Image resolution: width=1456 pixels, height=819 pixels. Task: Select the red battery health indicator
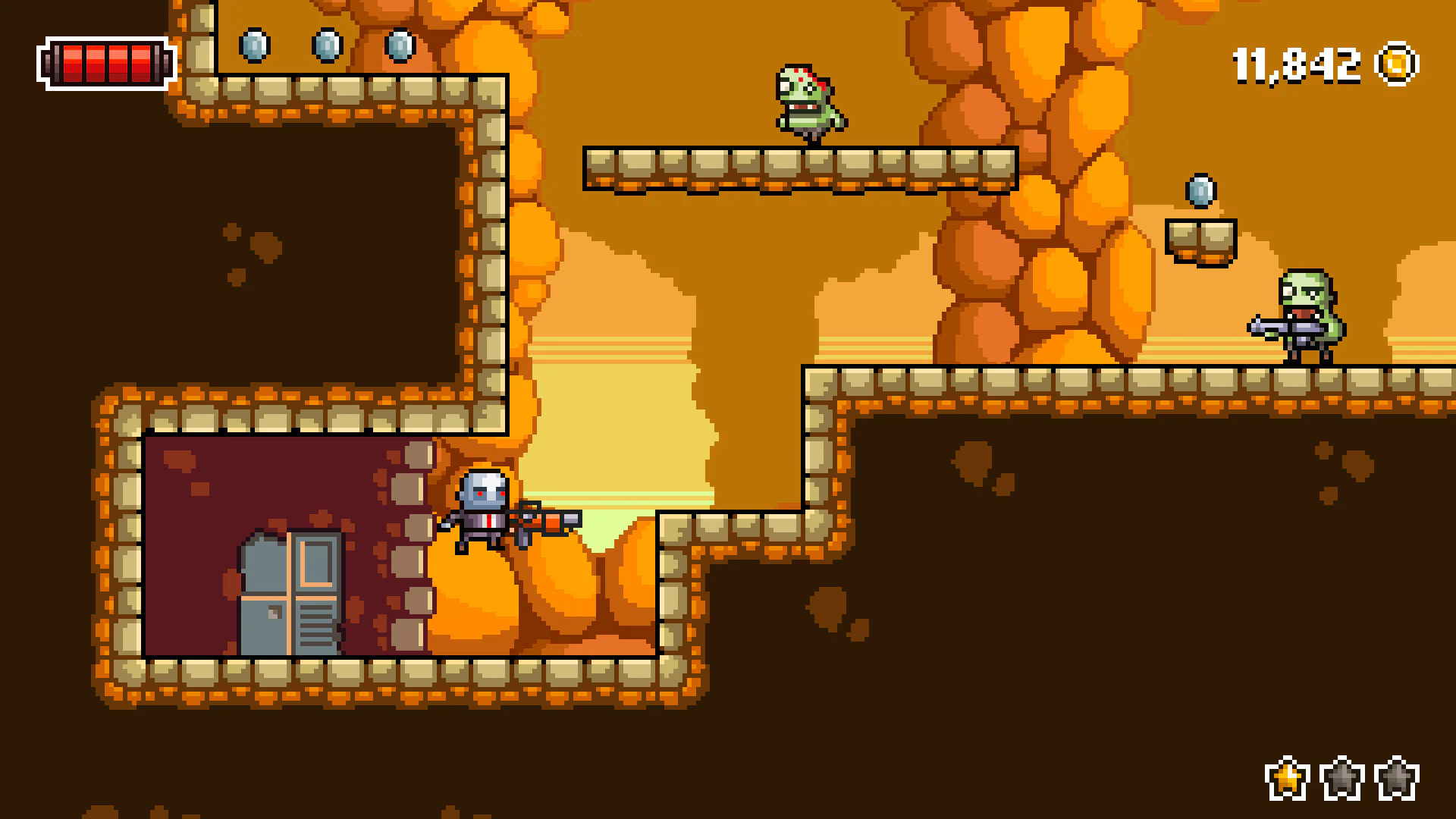105,64
